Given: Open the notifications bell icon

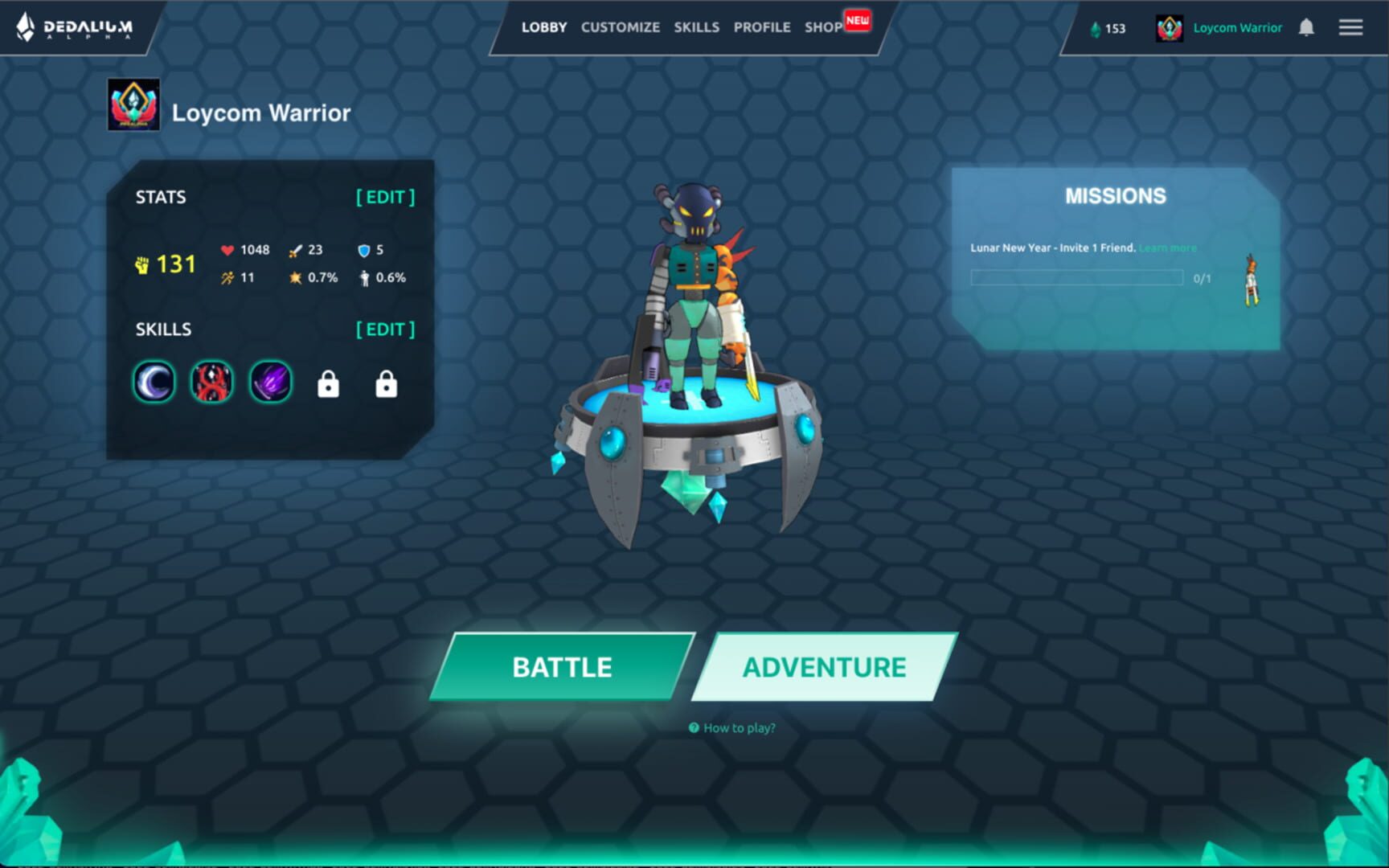Looking at the screenshot, I should click(1306, 27).
